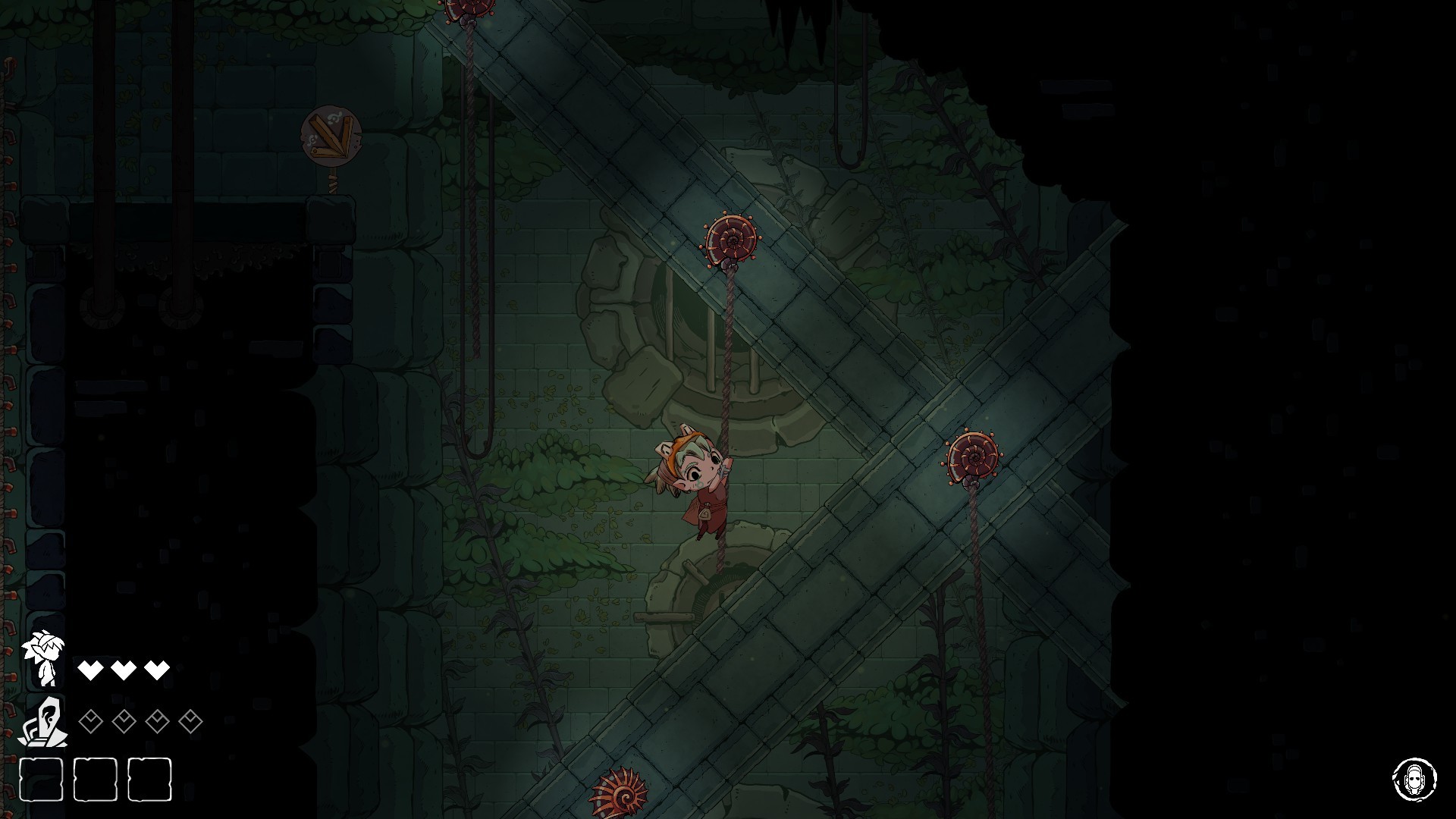Click the pulley wheel on the right beam
1456x819 pixels.
tap(972, 457)
